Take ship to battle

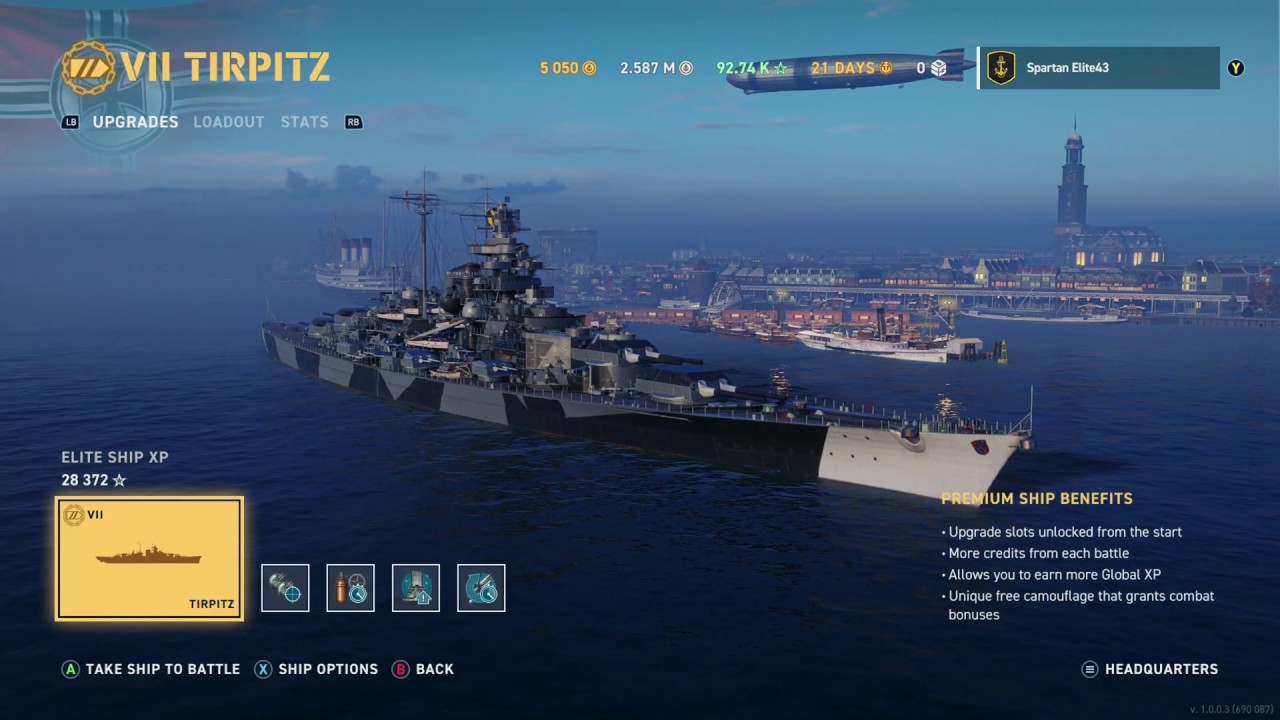pyautogui.click(x=151, y=669)
